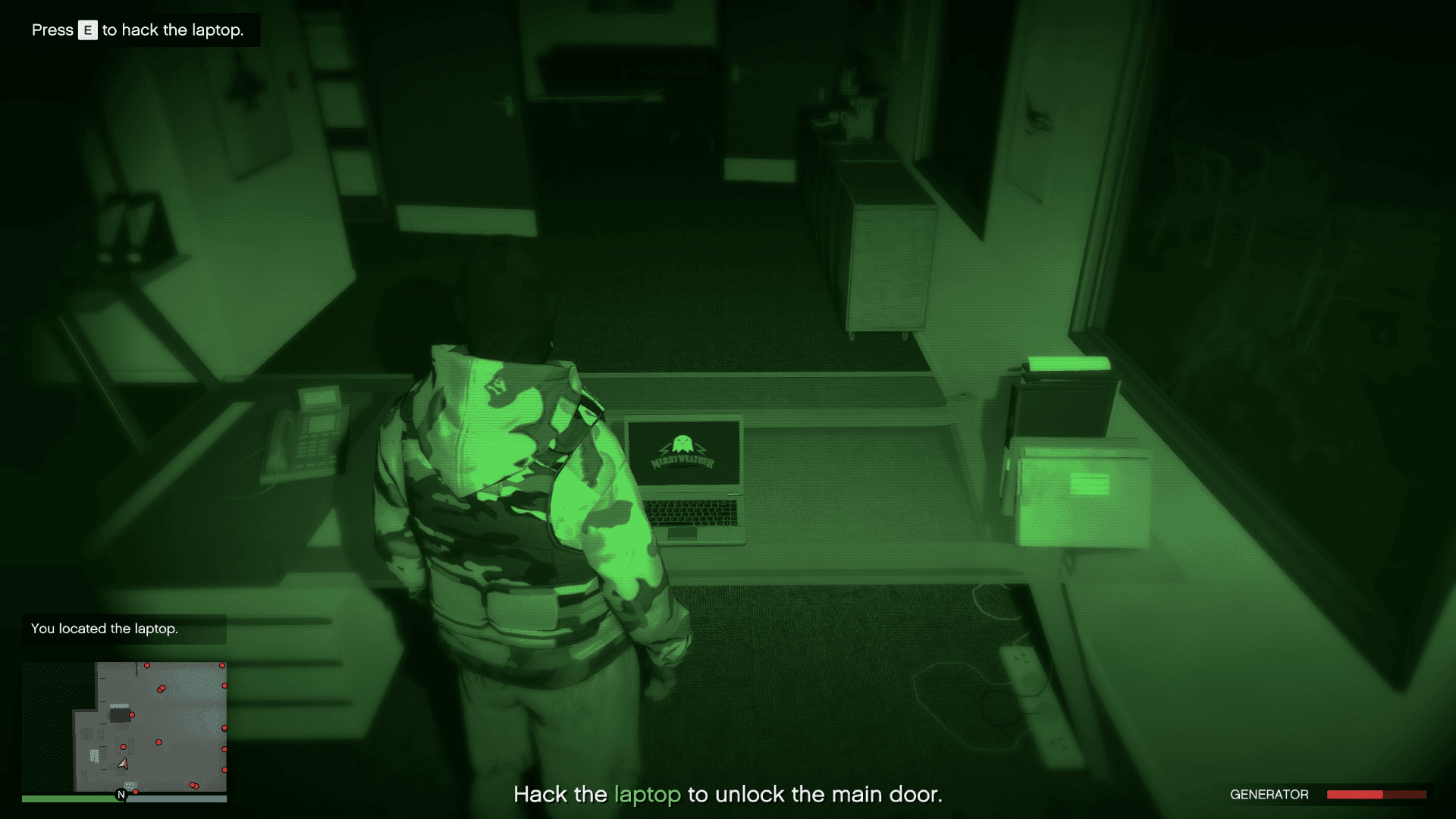Click the player arrow icon on the minimap
This screenshot has height=819, width=1456.
tap(123, 764)
